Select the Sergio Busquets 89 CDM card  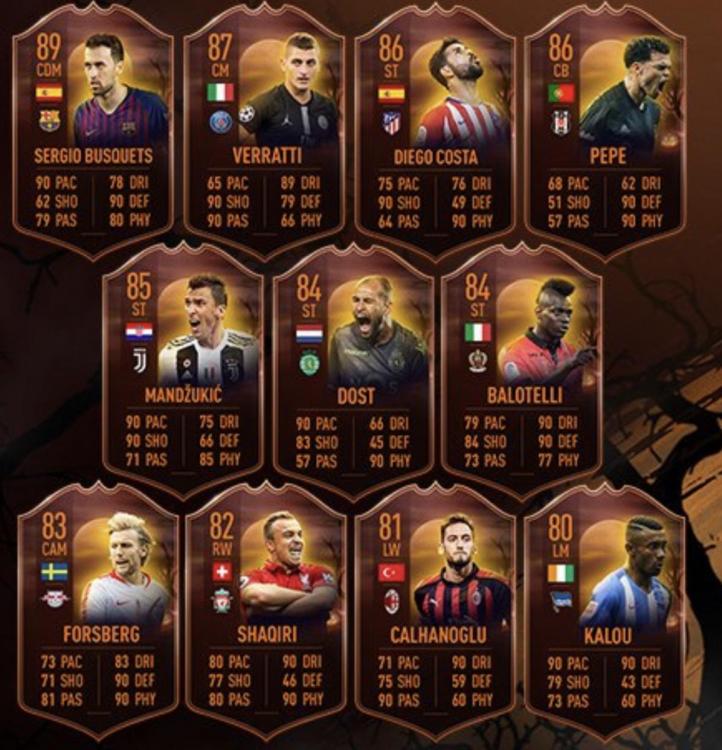(x=93, y=130)
